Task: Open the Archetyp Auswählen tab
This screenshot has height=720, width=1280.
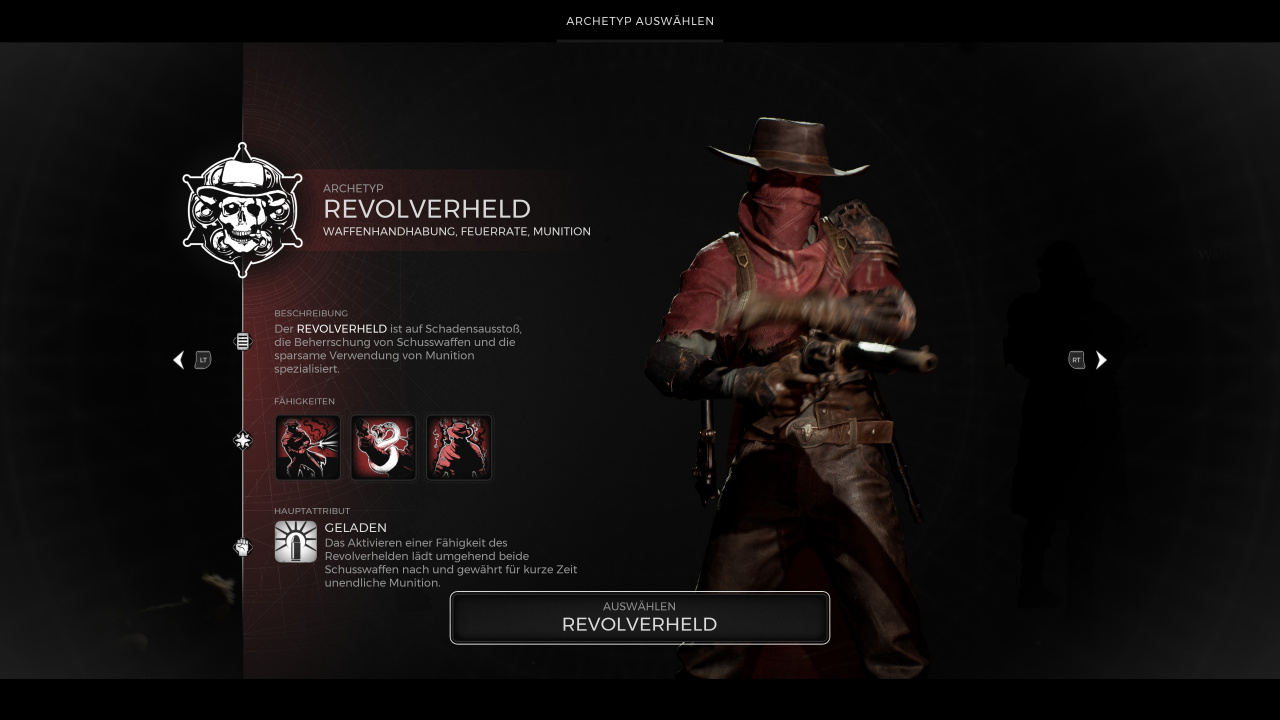Action: coord(640,21)
